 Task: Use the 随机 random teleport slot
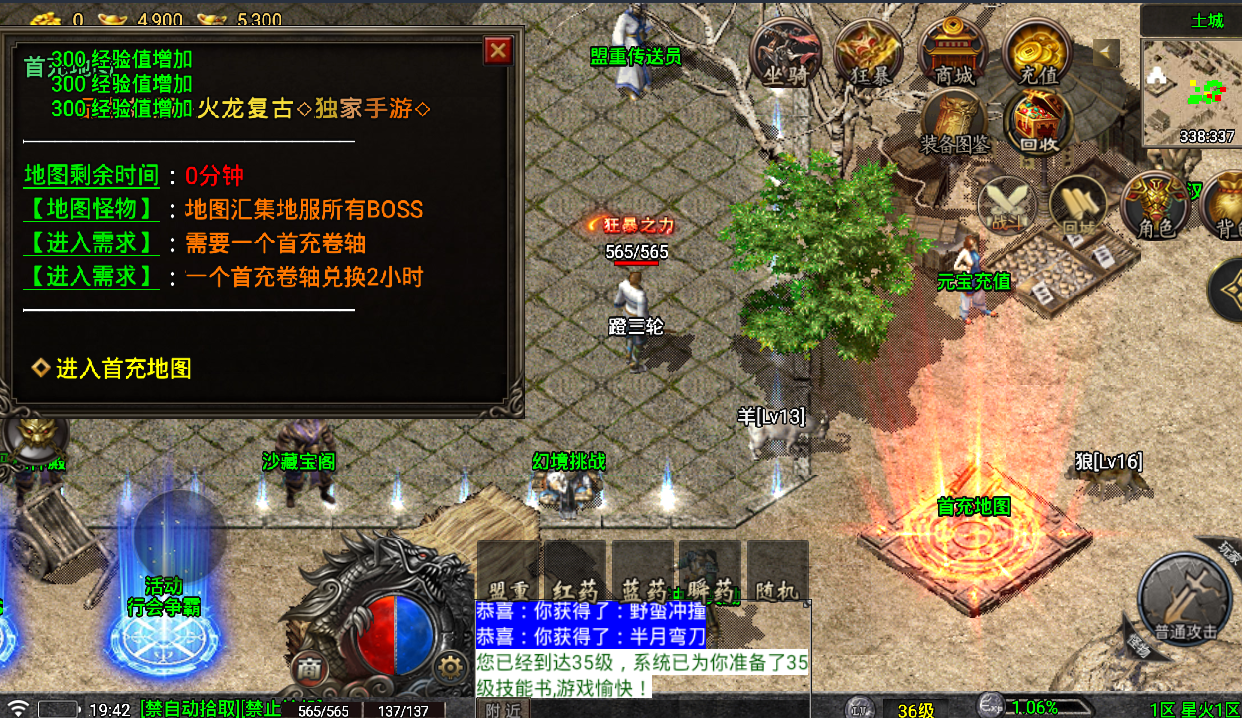[x=778, y=573]
